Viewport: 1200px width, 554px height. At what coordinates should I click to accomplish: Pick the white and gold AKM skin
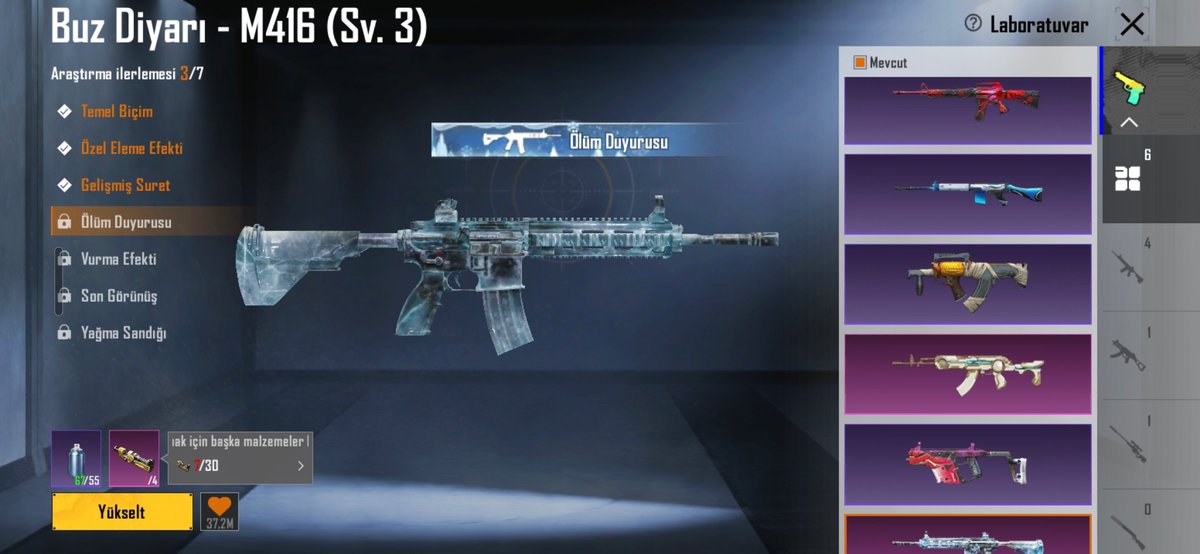point(967,373)
